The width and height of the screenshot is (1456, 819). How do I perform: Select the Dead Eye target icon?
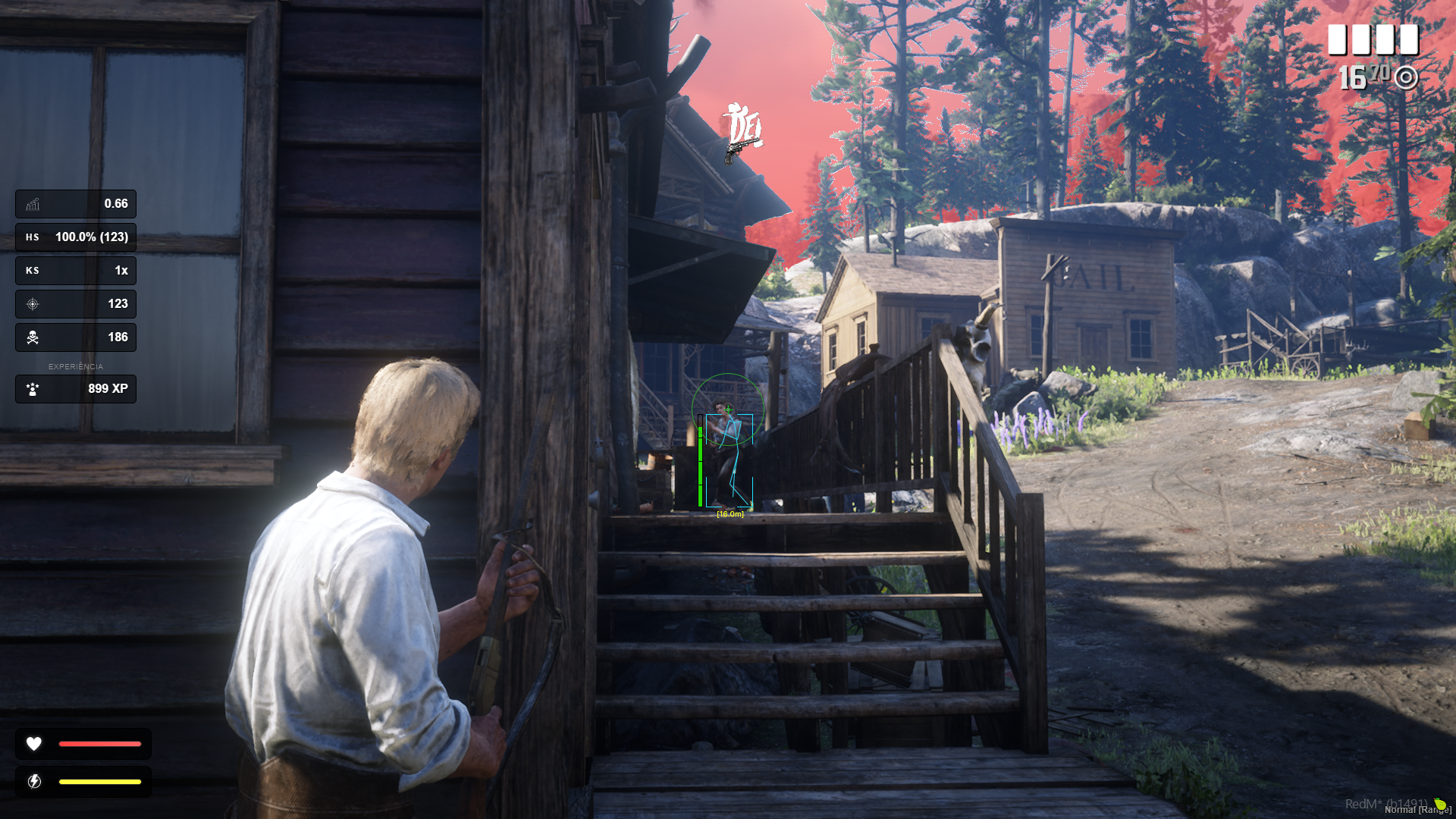point(1406,77)
